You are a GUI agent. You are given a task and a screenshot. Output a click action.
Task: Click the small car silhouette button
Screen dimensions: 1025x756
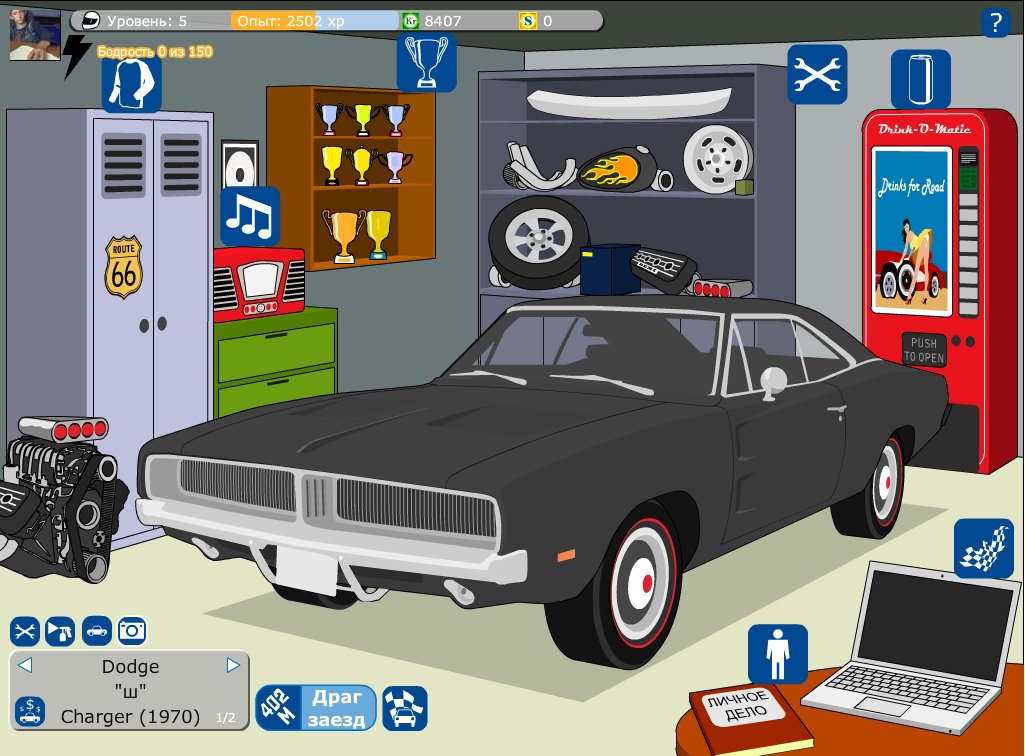tap(97, 631)
